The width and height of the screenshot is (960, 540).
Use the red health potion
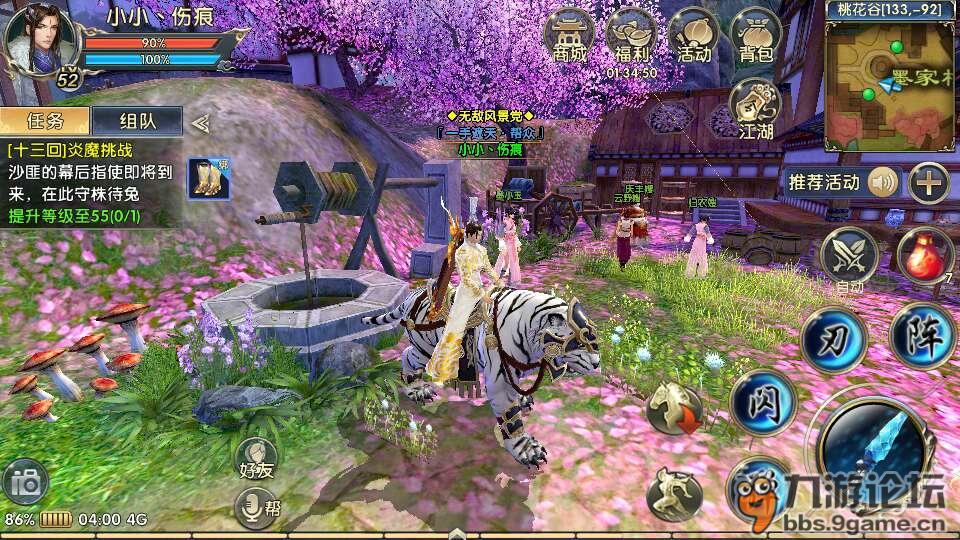click(924, 255)
